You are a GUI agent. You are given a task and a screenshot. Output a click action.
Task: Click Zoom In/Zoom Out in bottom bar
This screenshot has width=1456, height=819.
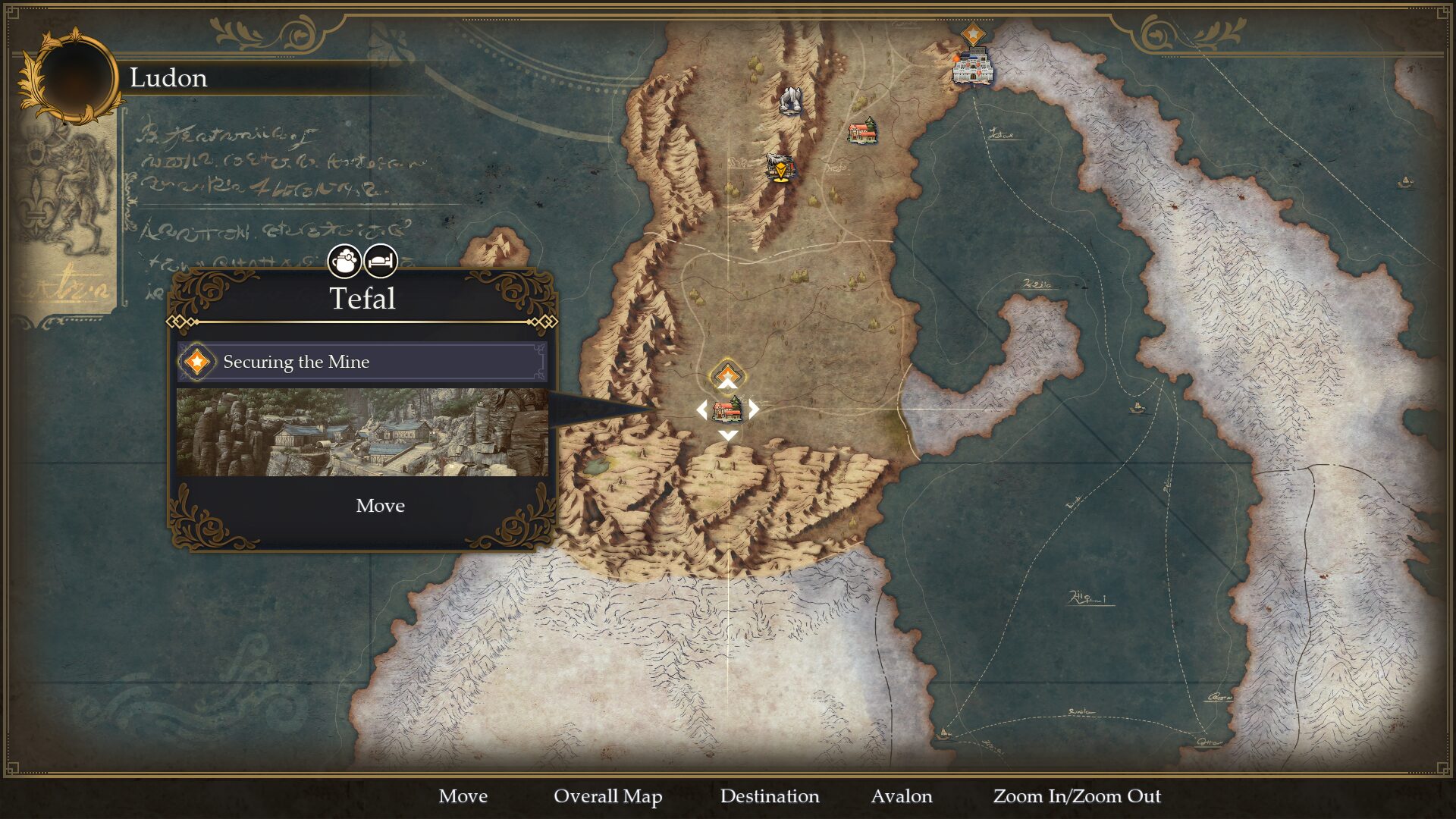click(1076, 796)
